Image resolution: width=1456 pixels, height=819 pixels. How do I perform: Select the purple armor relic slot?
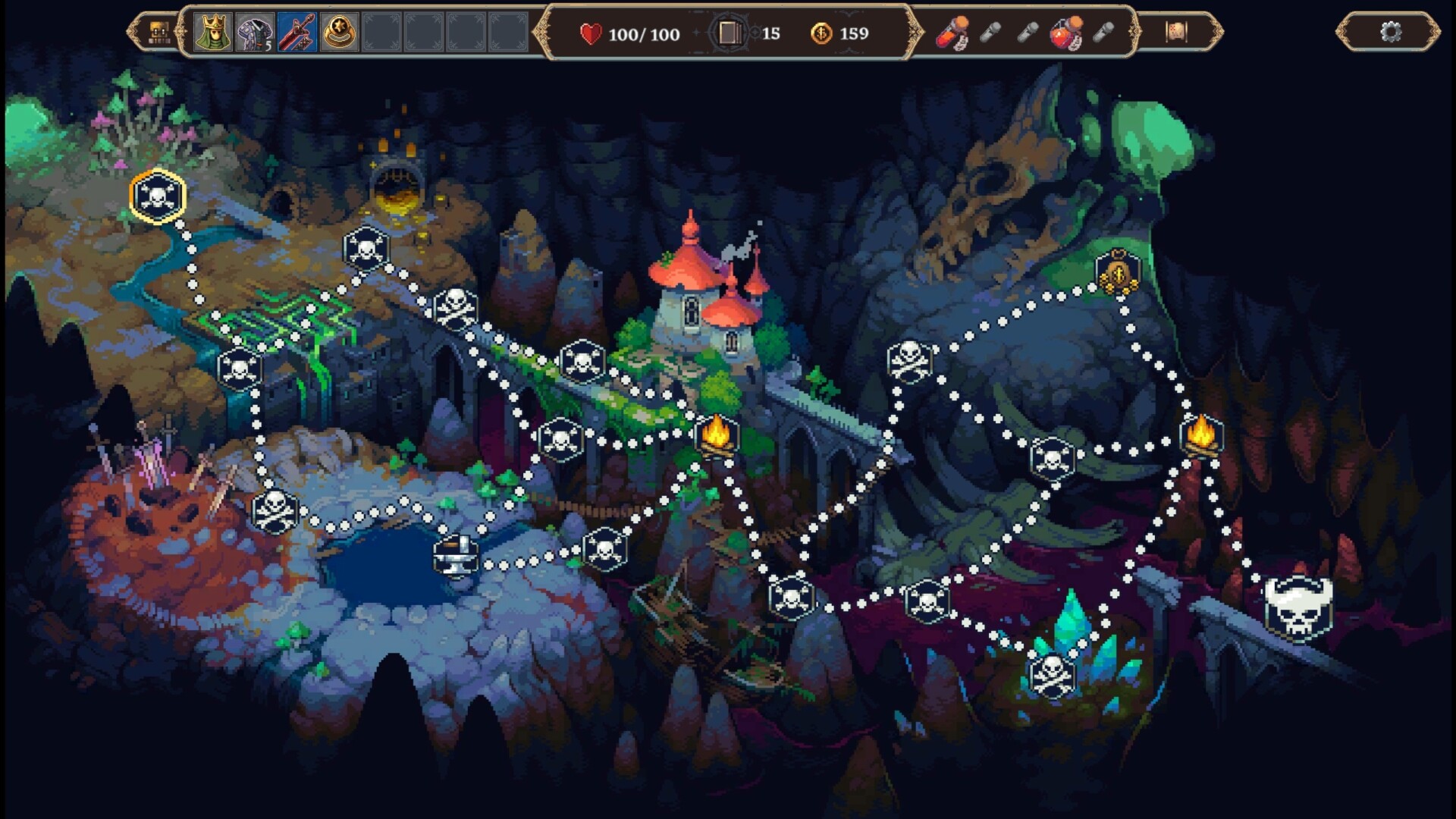254,33
